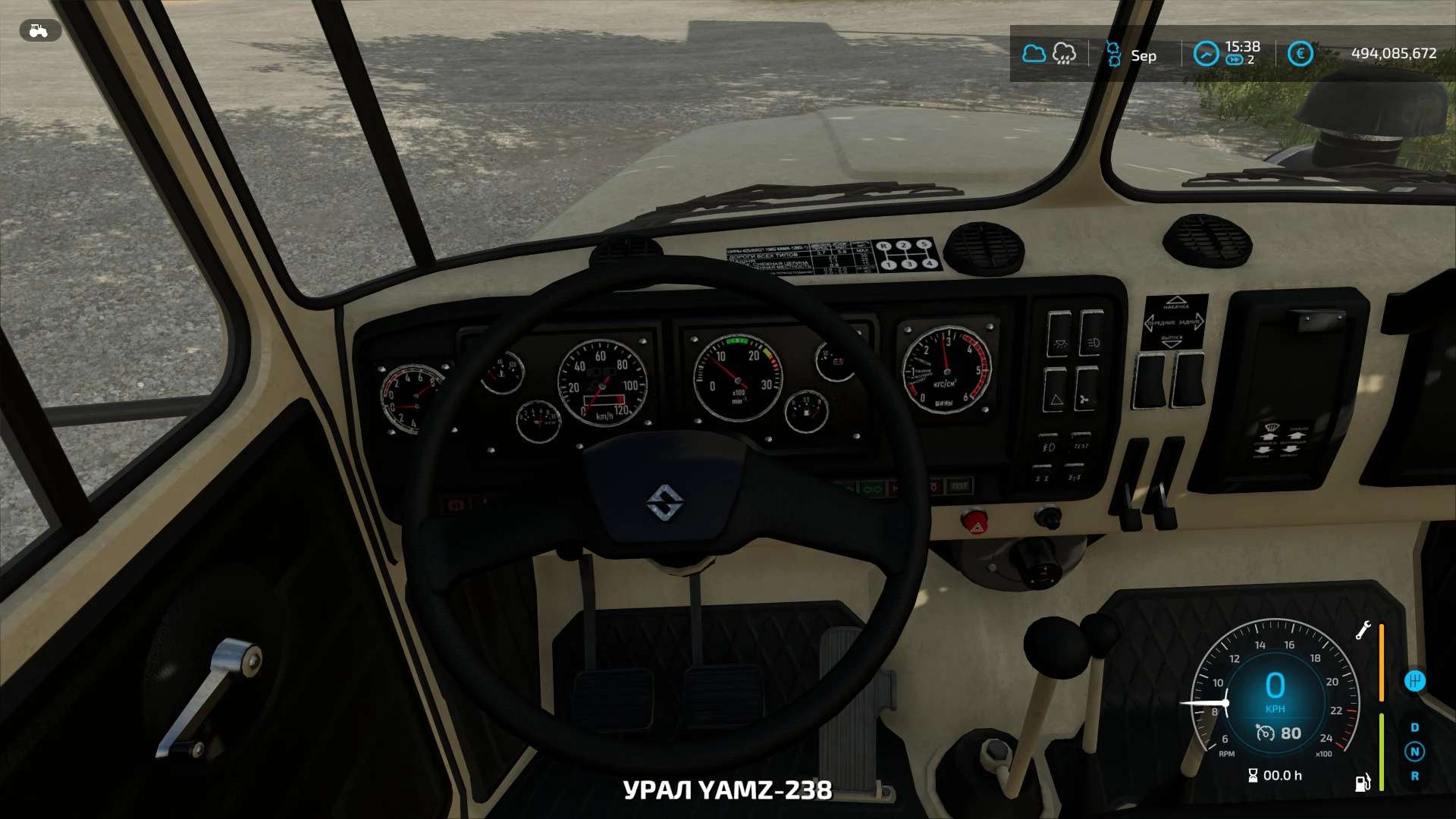
Task: Toggle the cruise control speed icon
Action: tap(1265, 733)
